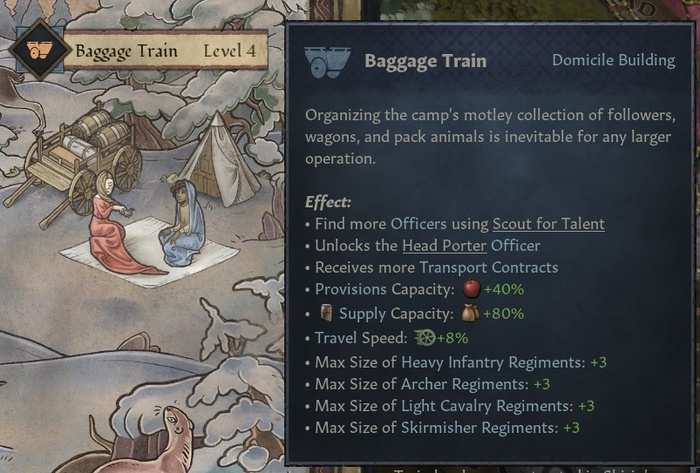700x473 pixels.
Task: Open the Scout for Talent link
Action: click(548, 224)
